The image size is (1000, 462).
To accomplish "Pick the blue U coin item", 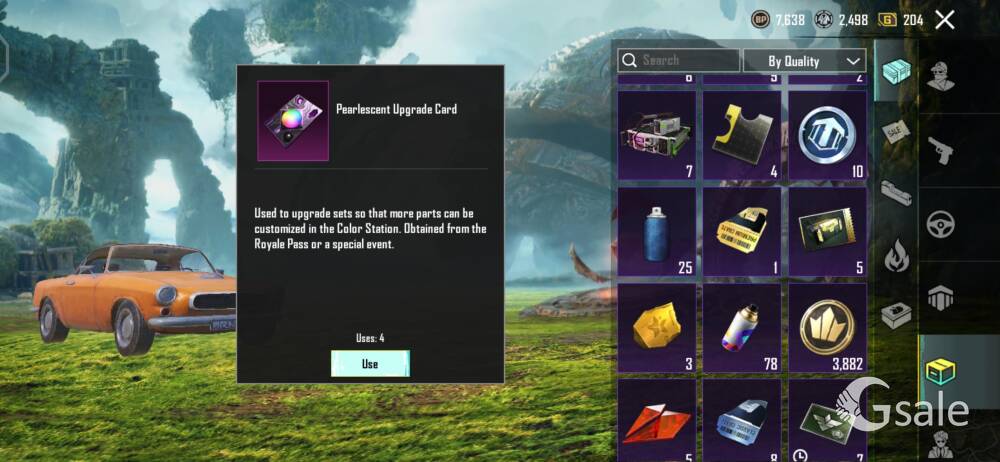I will click(x=827, y=134).
